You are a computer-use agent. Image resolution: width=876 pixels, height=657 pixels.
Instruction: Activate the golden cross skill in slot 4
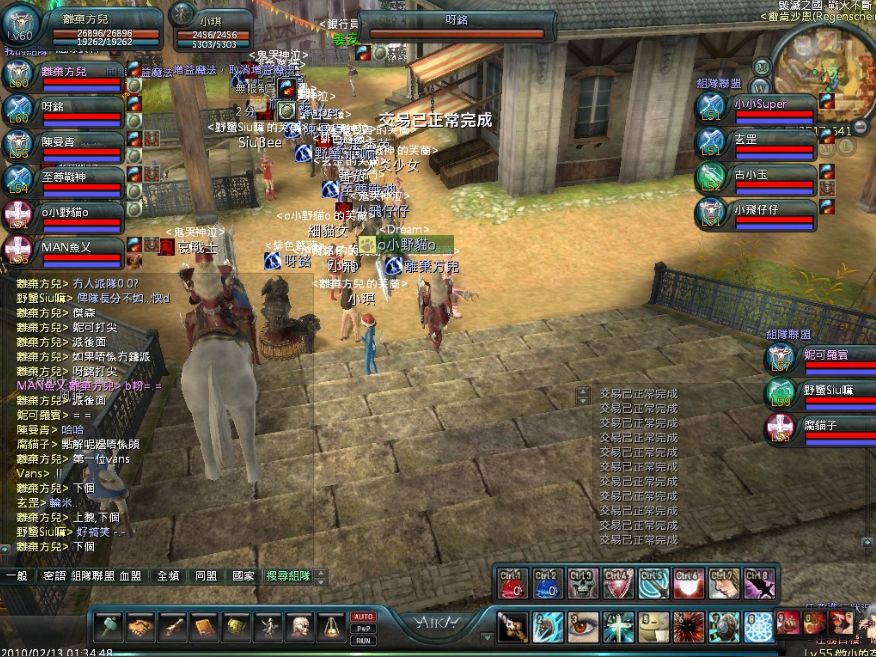[619, 627]
